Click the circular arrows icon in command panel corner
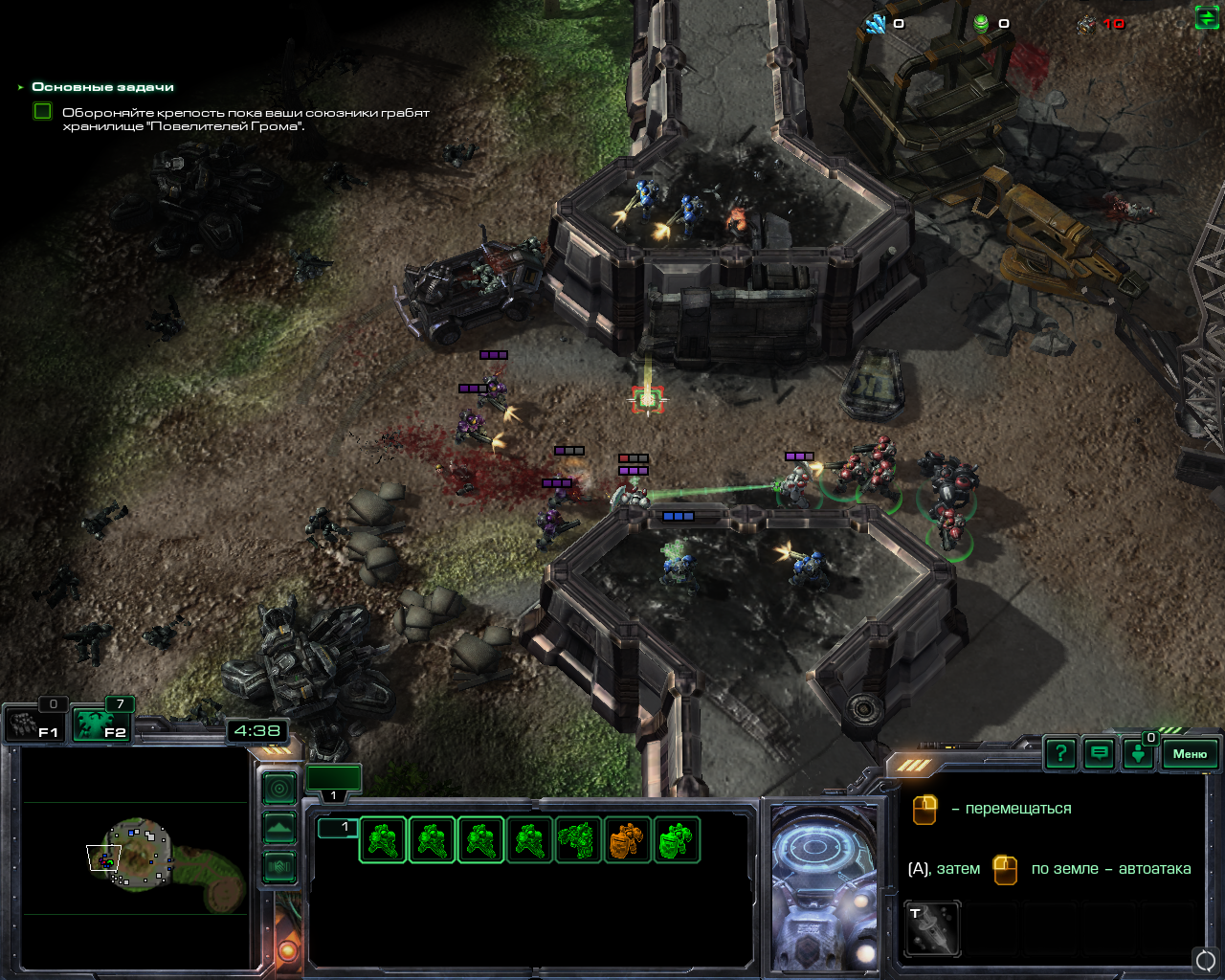The height and width of the screenshot is (980, 1225). 1206,959
